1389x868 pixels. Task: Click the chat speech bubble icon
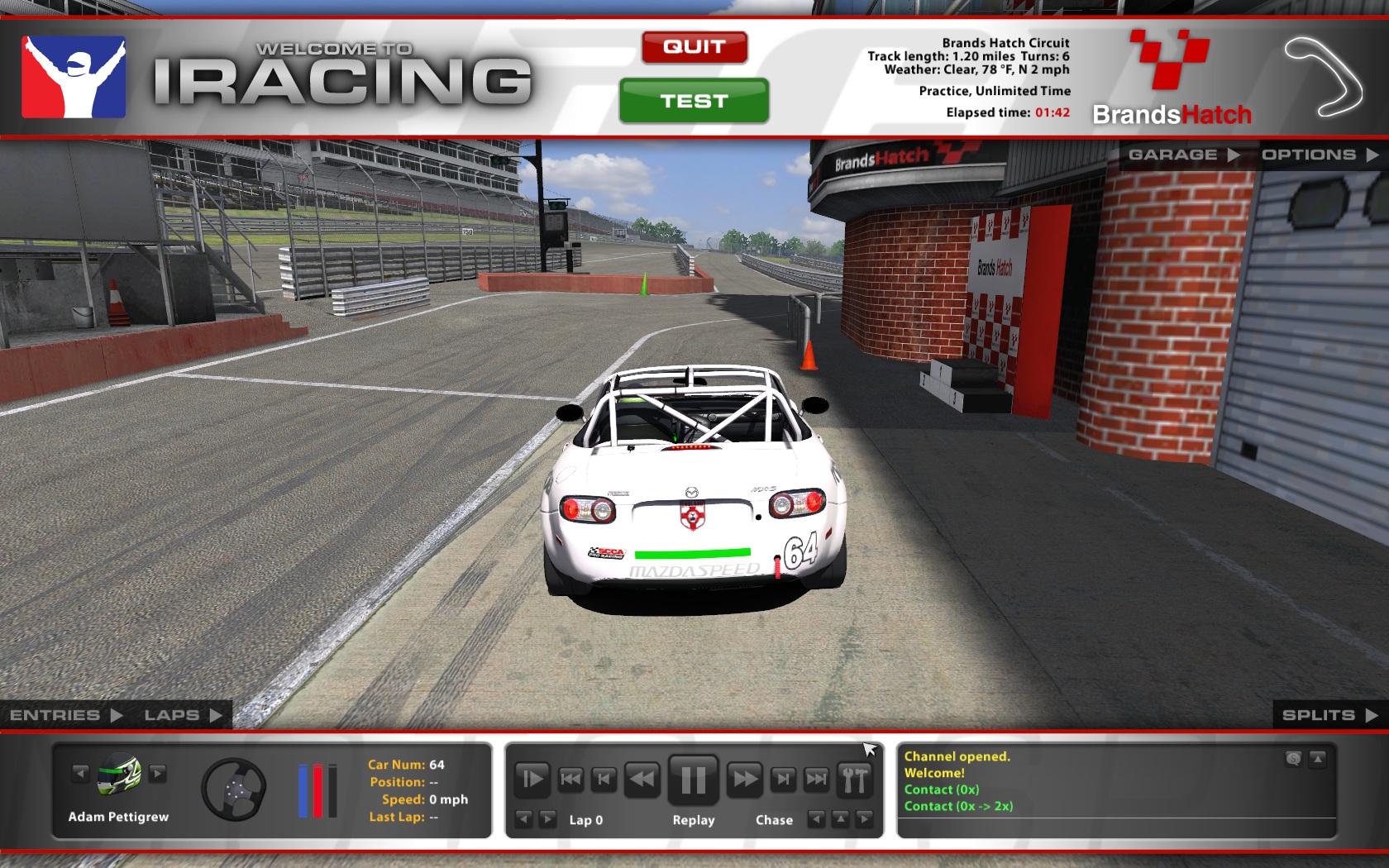coord(1294,758)
